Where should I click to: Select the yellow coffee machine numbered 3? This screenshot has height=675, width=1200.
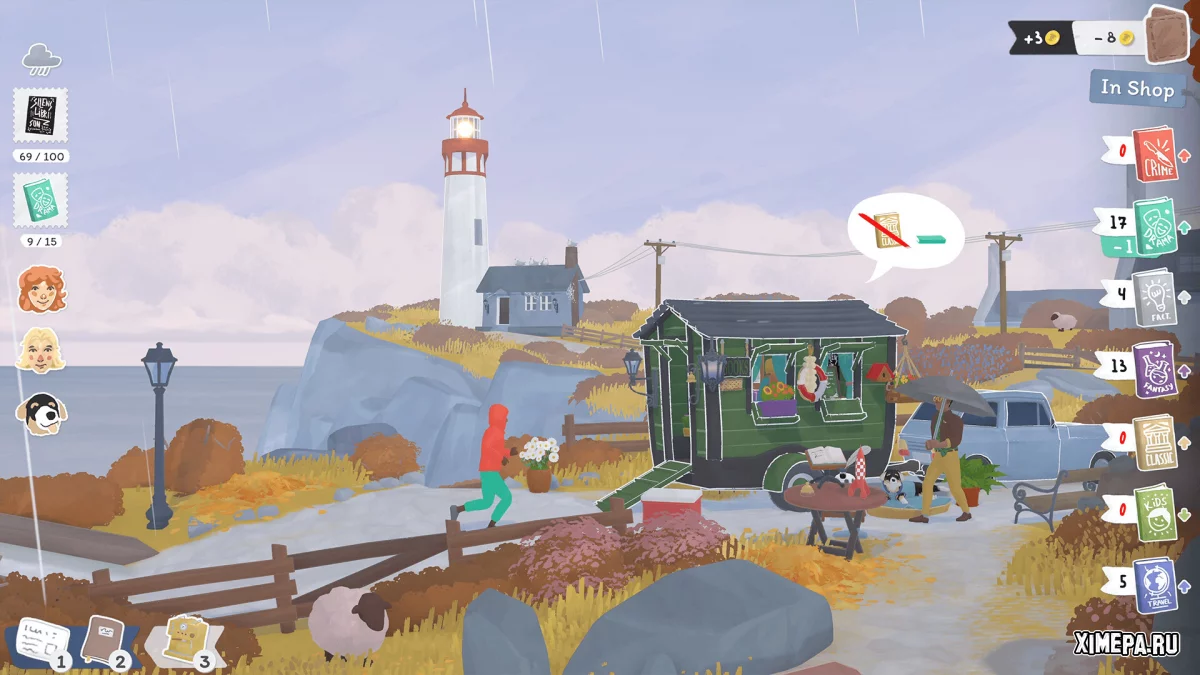183,637
